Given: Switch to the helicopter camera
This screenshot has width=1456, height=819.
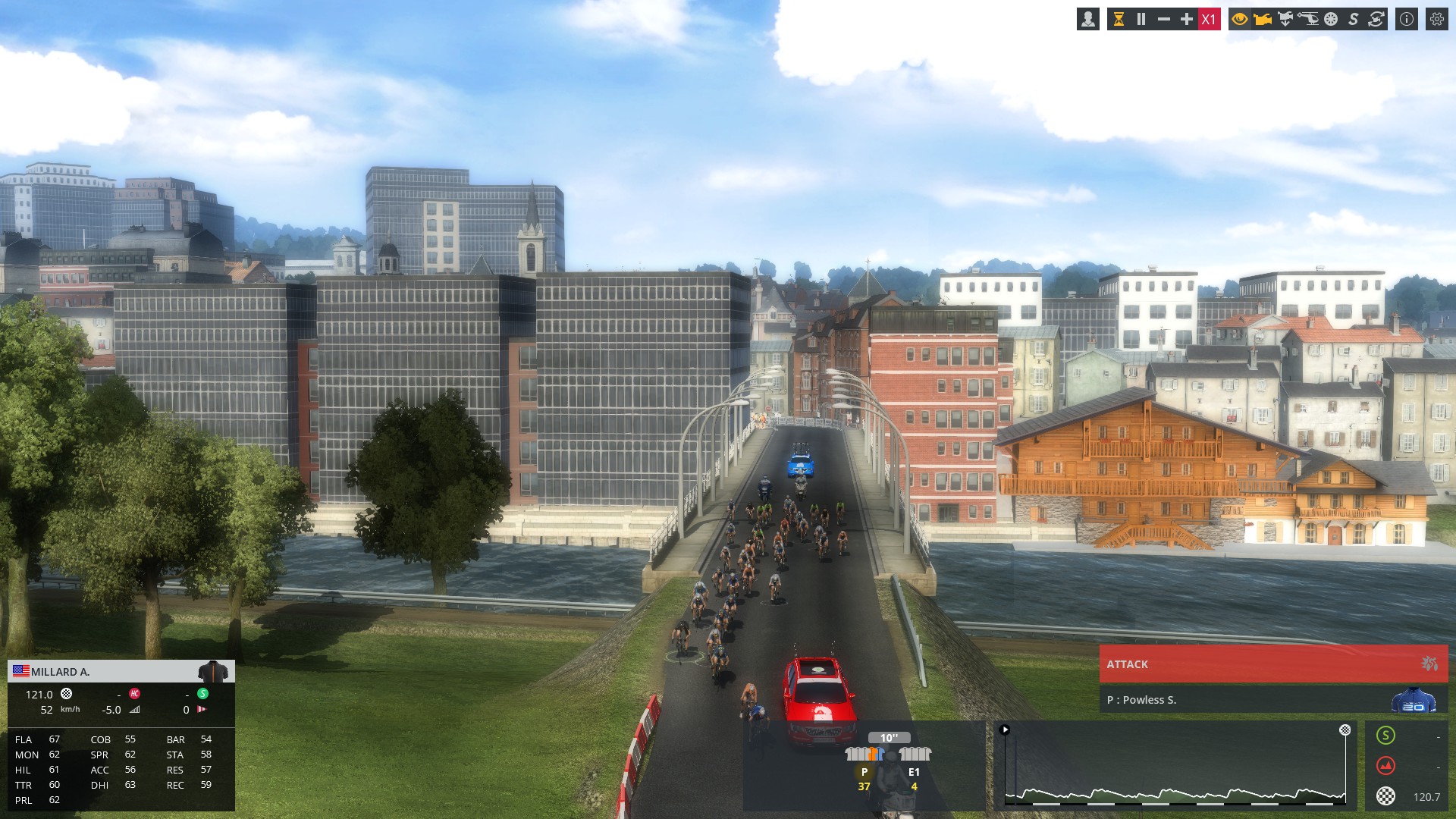Looking at the screenshot, I should [1308, 20].
